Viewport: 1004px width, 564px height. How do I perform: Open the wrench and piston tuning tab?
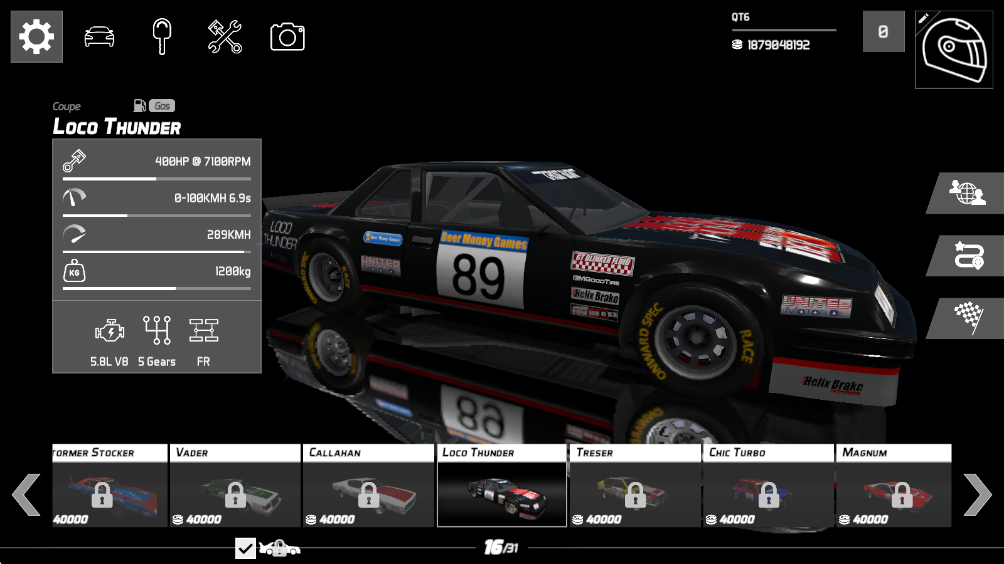[x=225, y=37]
